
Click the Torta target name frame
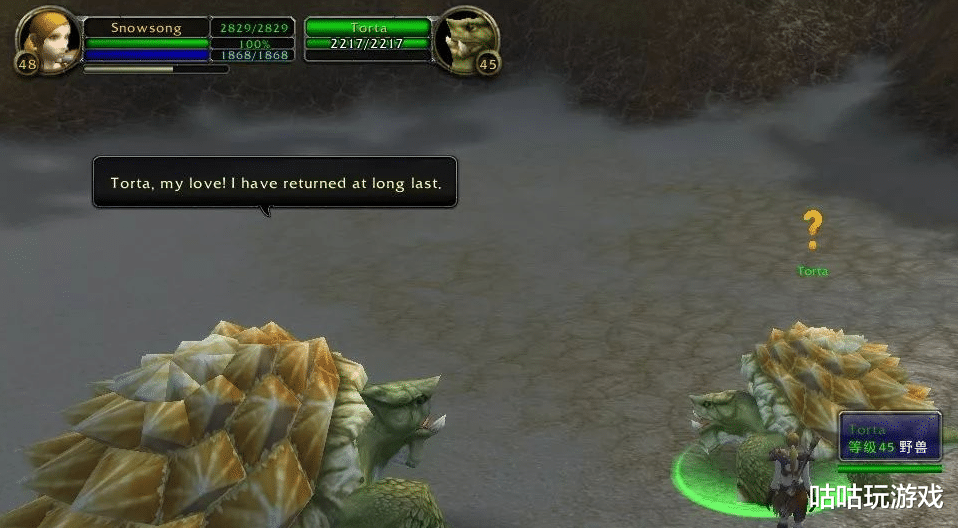coord(367,28)
